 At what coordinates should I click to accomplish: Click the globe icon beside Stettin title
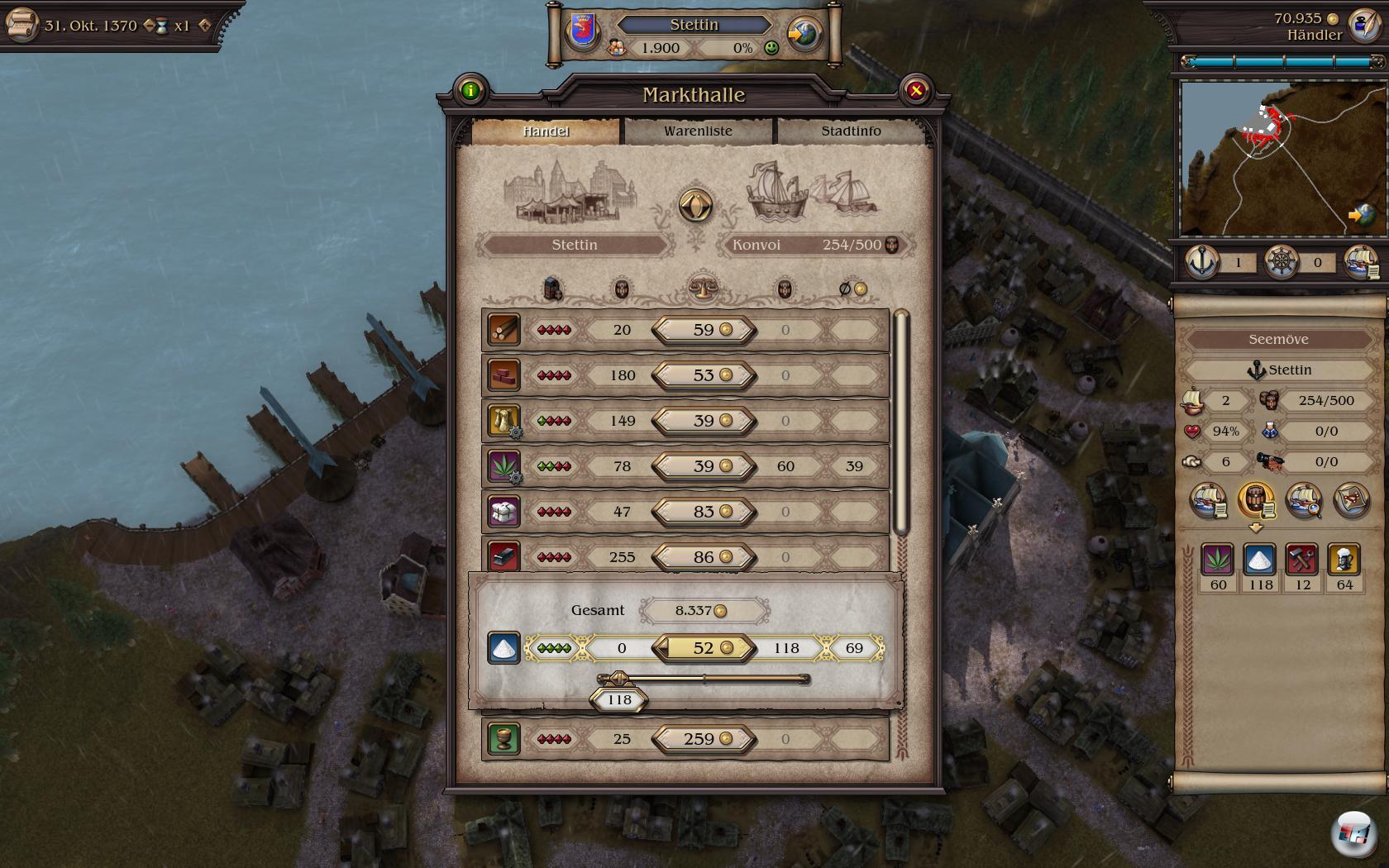coord(804,35)
